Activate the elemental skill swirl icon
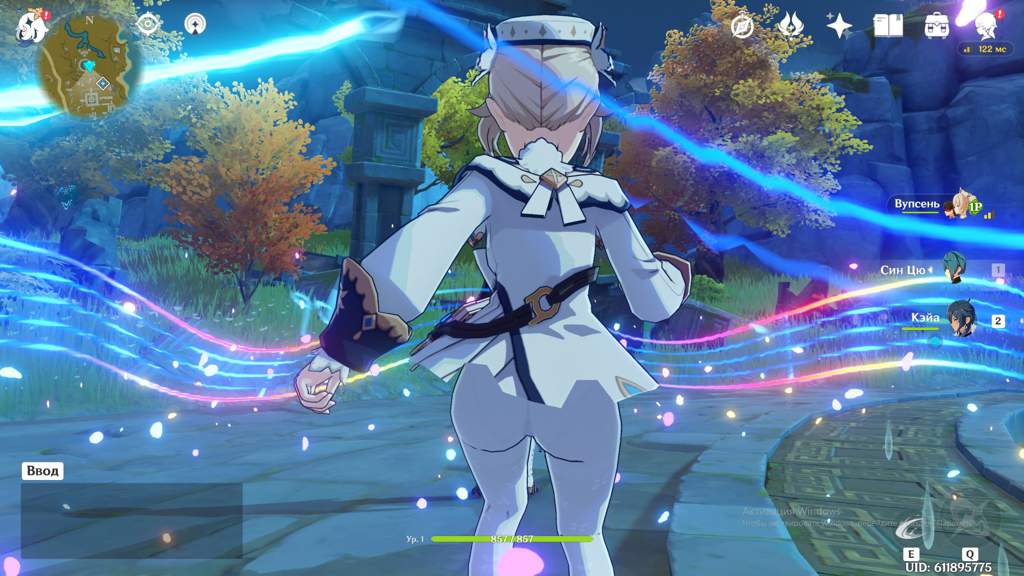Screen dimensions: 1024x576 coord(912,525)
